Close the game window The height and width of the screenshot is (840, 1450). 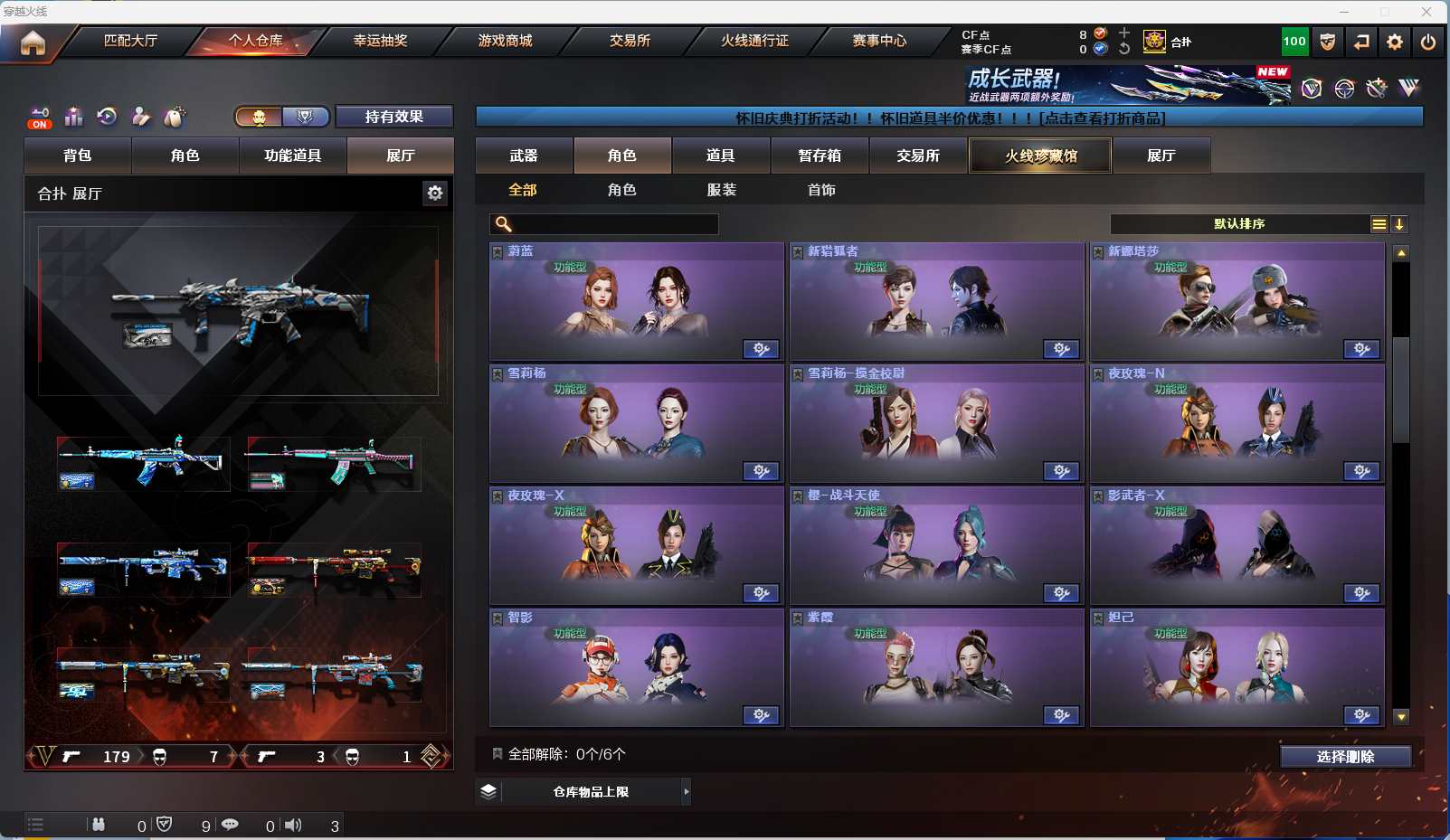(1426, 12)
